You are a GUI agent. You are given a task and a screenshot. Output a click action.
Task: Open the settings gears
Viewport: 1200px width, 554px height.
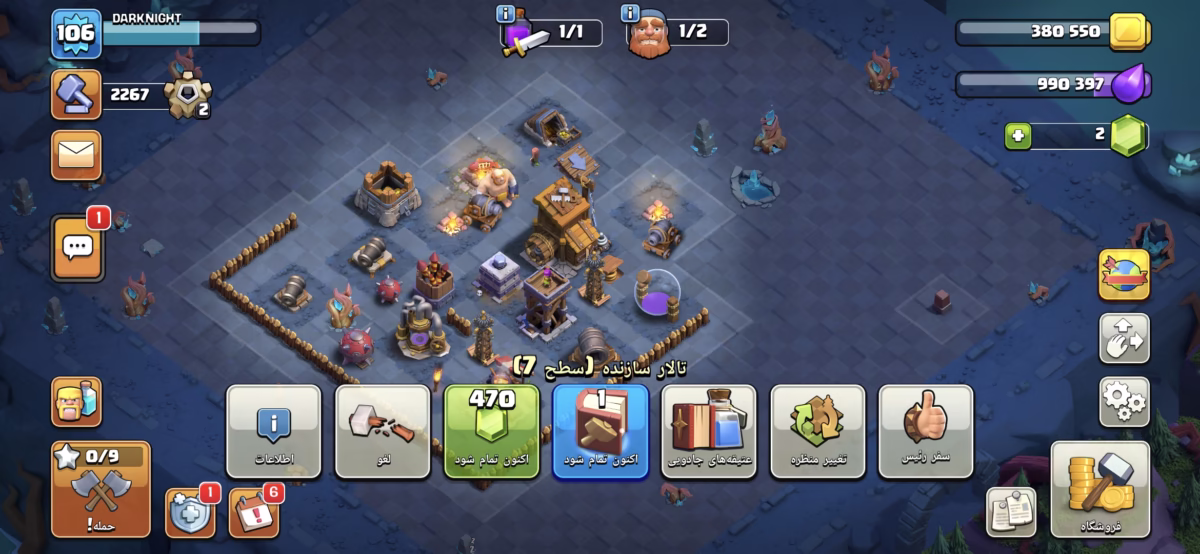coord(1124,402)
